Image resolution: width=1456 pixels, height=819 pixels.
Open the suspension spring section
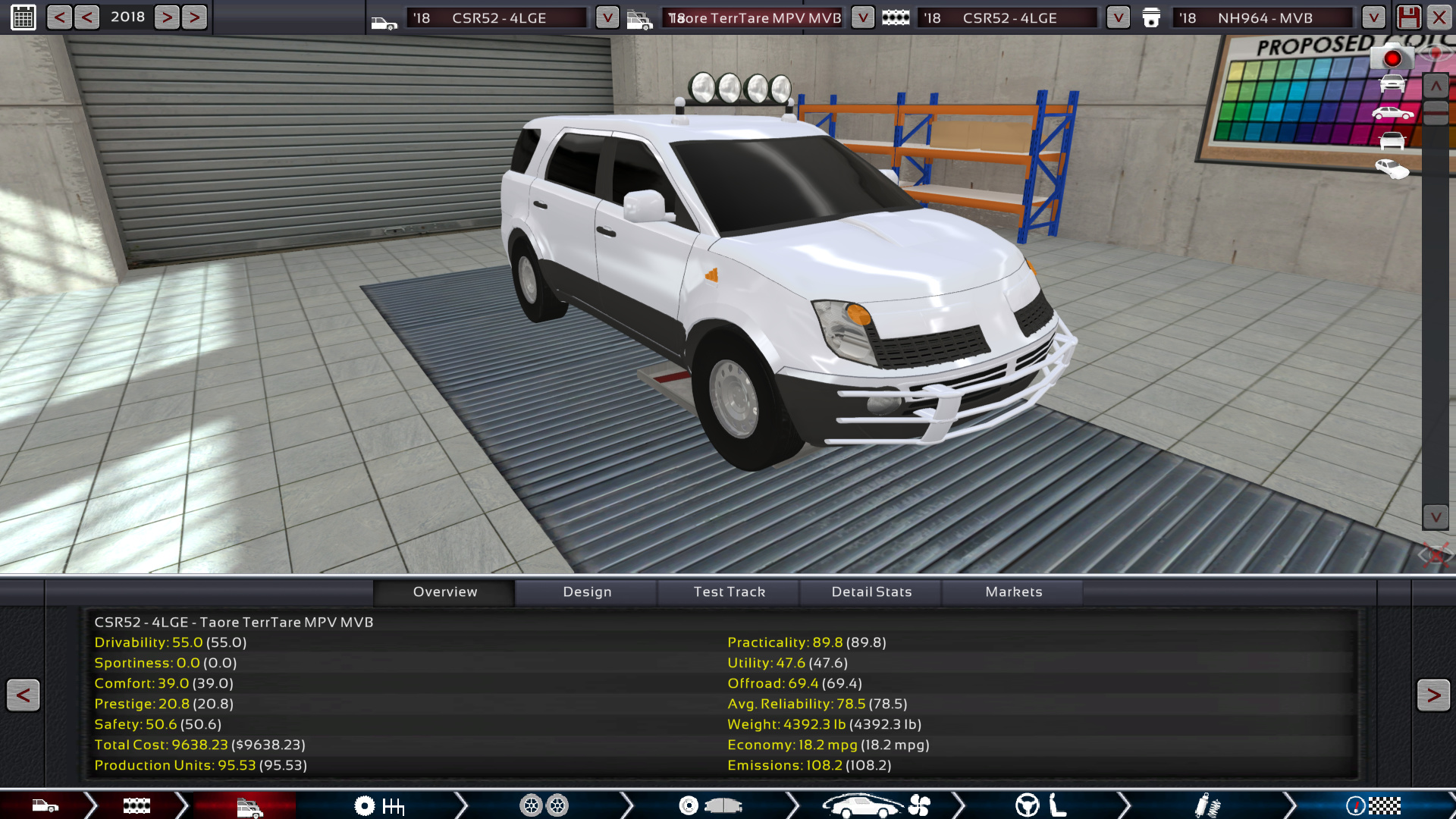[1207, 805]
